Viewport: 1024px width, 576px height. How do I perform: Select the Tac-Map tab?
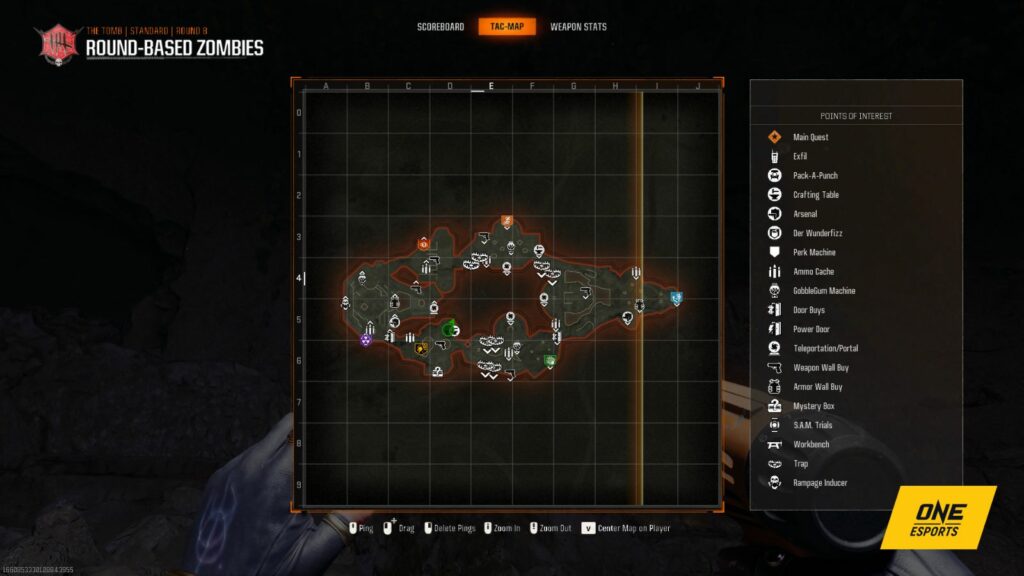507,27
